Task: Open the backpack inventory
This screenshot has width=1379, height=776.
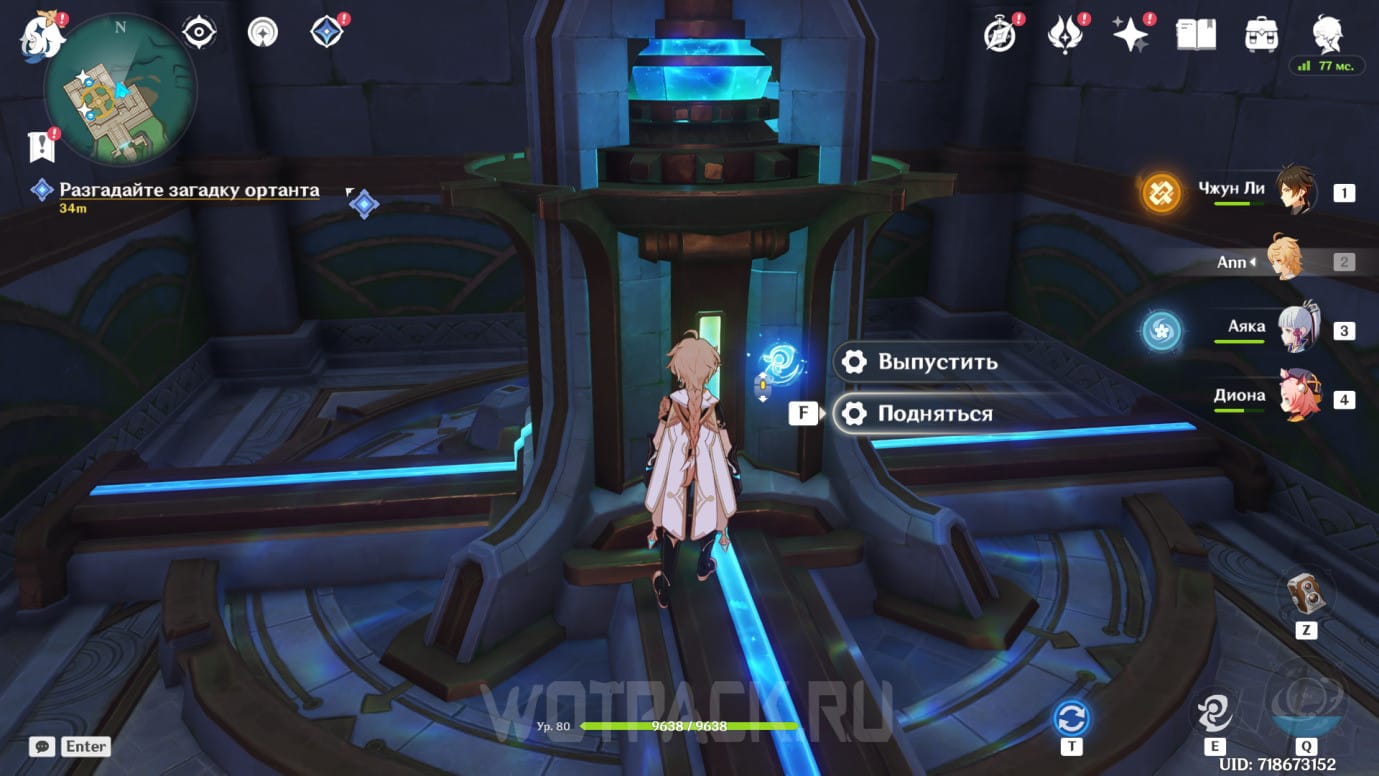Action: pyautogui.click(x=1261, y=35)
